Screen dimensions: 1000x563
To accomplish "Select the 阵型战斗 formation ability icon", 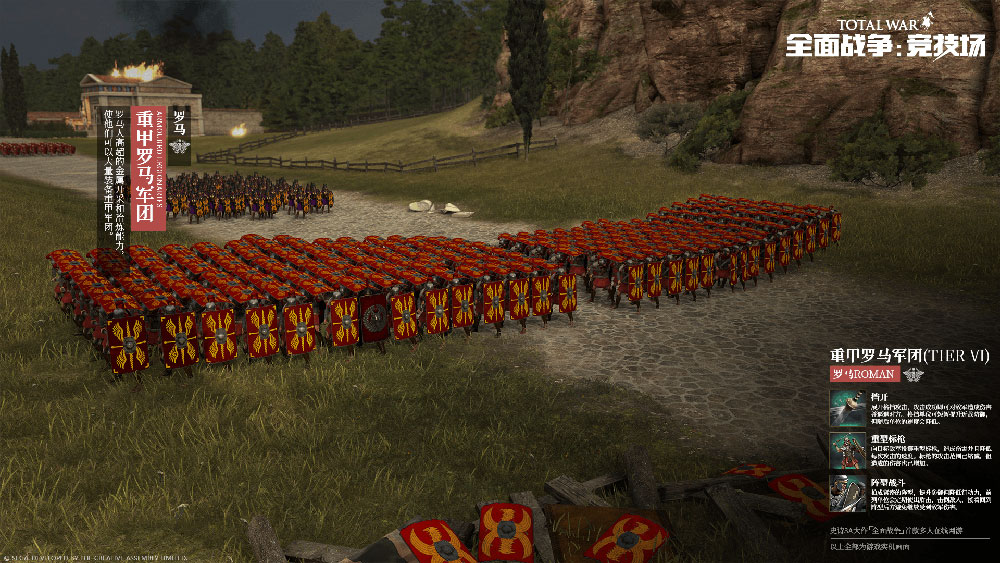I will click(x=847, y=493).
